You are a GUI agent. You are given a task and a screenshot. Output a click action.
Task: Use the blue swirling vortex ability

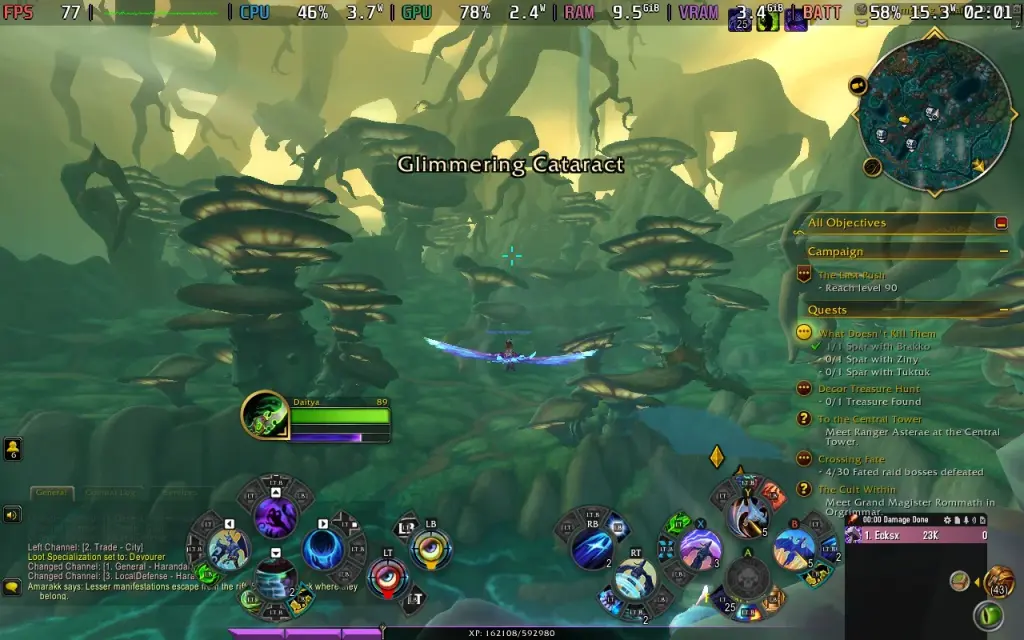pyautogui.click(x=323, y=549)
